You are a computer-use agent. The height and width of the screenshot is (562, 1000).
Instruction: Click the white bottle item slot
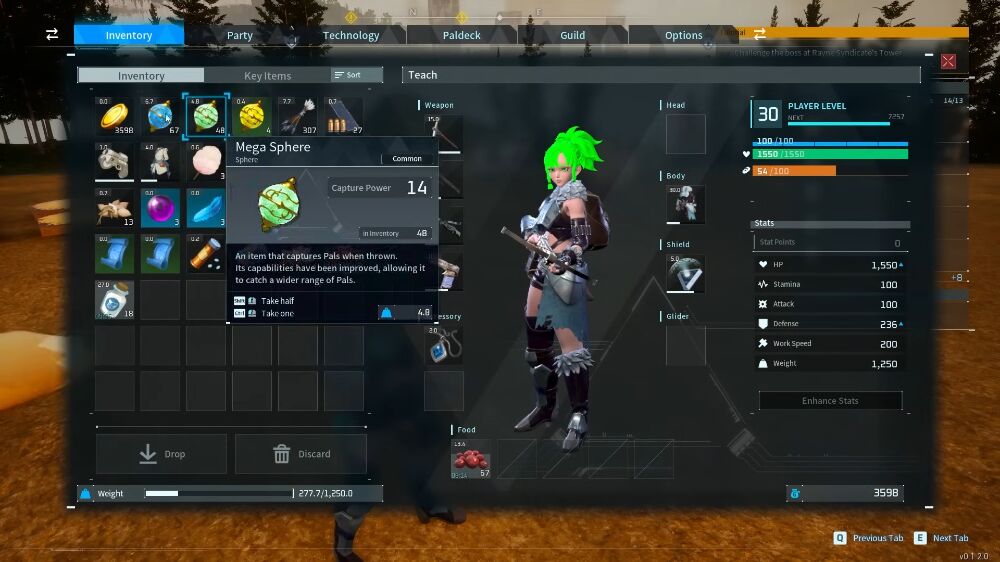115,300
